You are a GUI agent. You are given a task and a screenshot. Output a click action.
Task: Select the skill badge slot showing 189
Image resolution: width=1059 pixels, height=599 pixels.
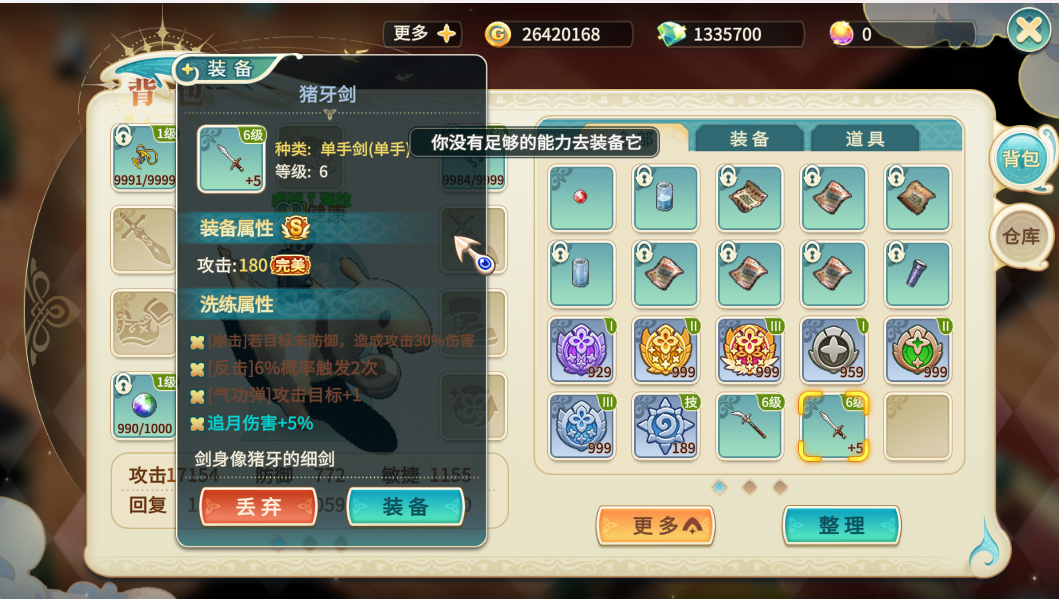pos(665,426)
